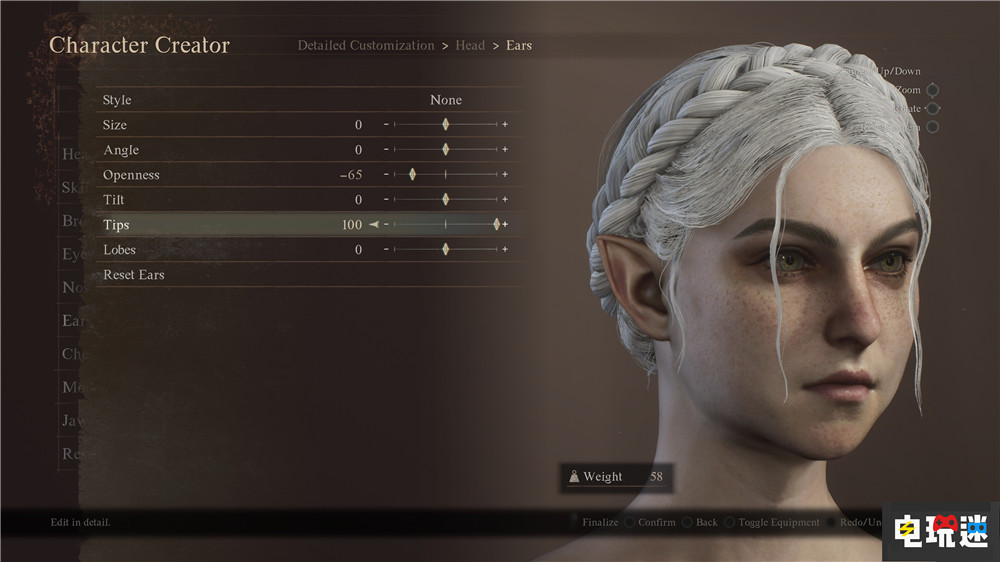Increase Lobes with its plus button
The height and width of the screenshot is (562, 1000).
[505, 250]
